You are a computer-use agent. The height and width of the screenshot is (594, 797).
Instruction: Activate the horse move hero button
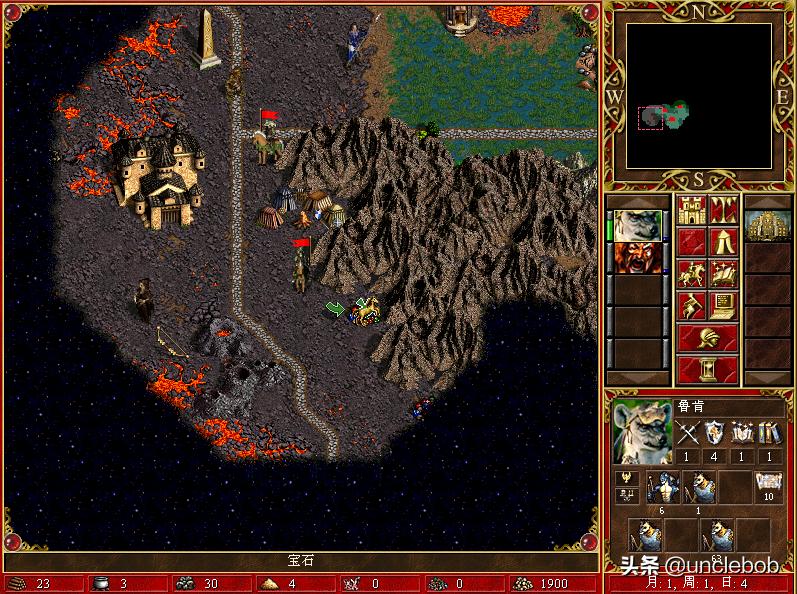(x=692, y=273)
